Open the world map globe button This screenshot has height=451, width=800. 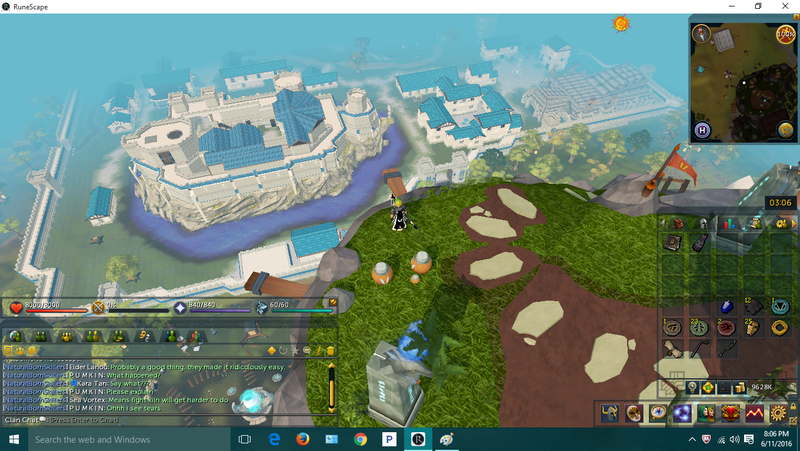pos(787,130)
